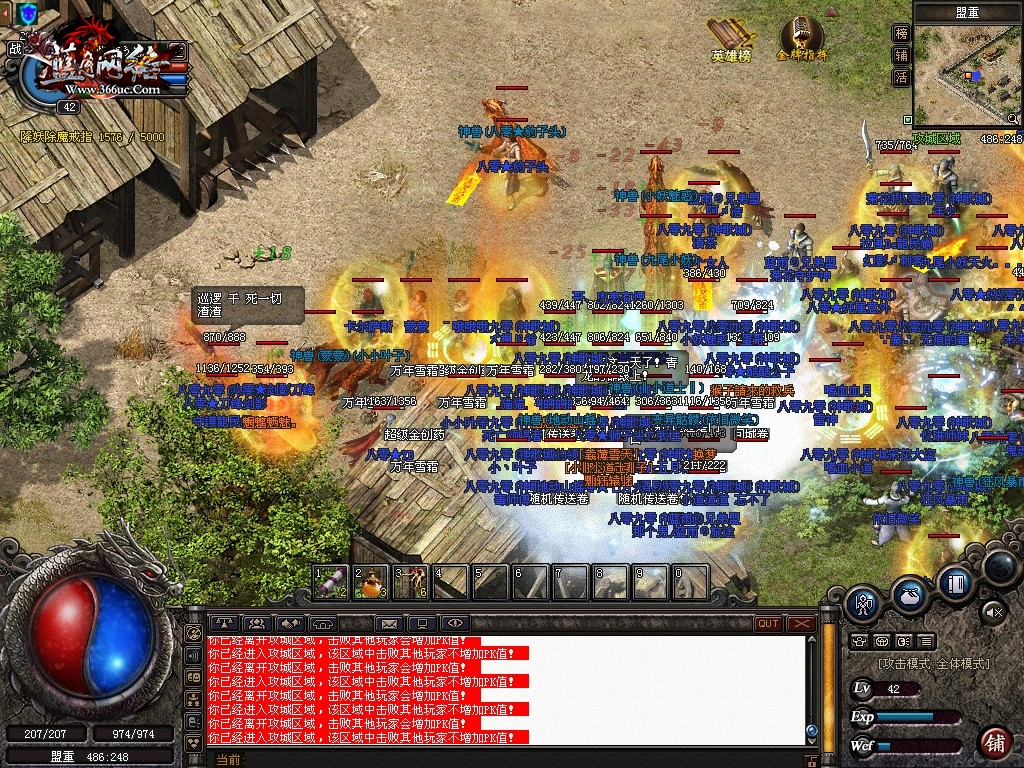Toggle the sound mute speaker icon
This screenshot has height=768, width=1024.
tap(993, 610)
